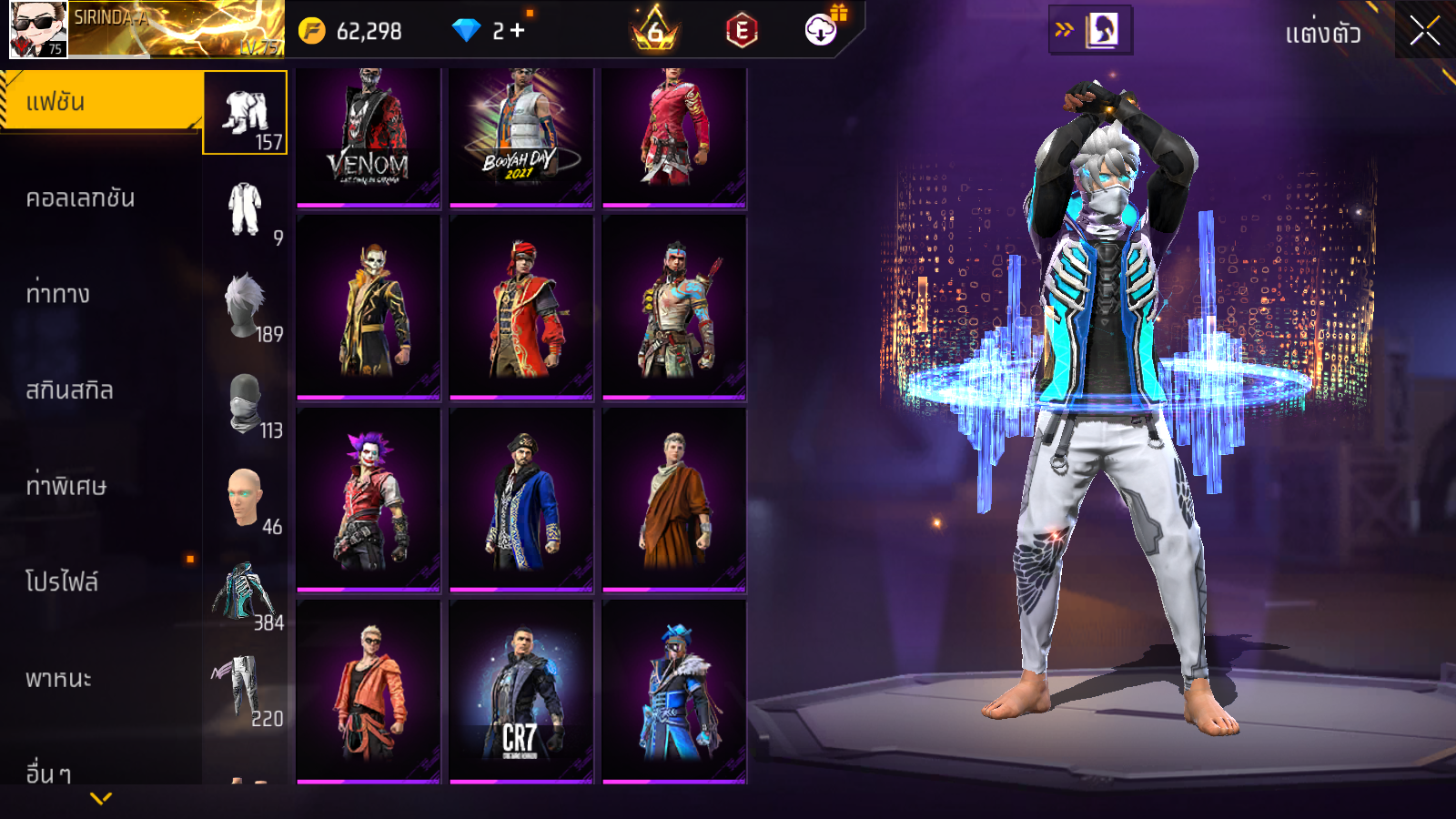This screenshot has height=819, width=1456.
Task: Go to the โปรไฟล์ tab
Action: 62,582
